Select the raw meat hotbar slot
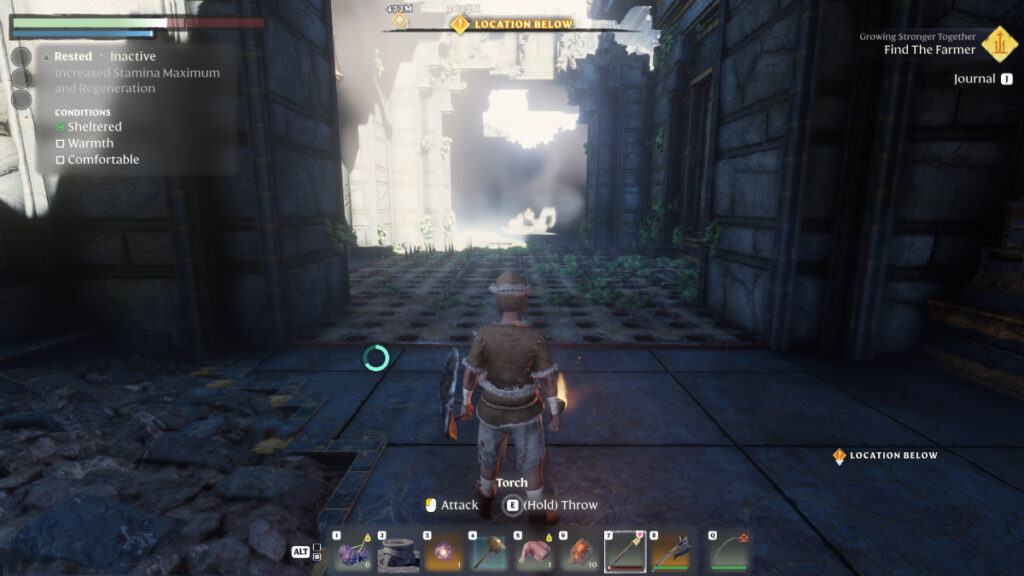 (533, 552)
